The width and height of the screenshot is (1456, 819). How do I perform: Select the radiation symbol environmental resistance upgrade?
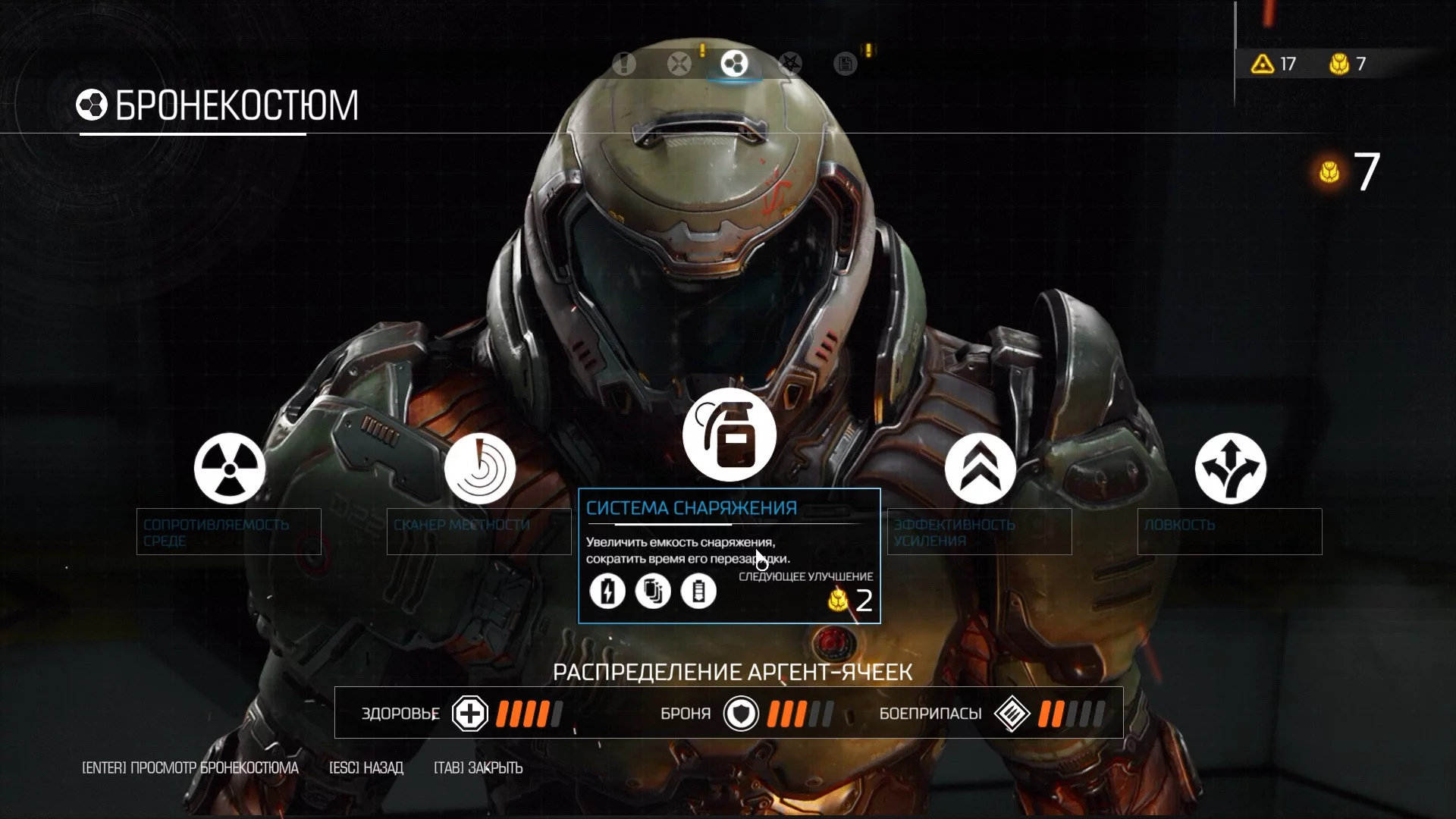tap(229, 469)
